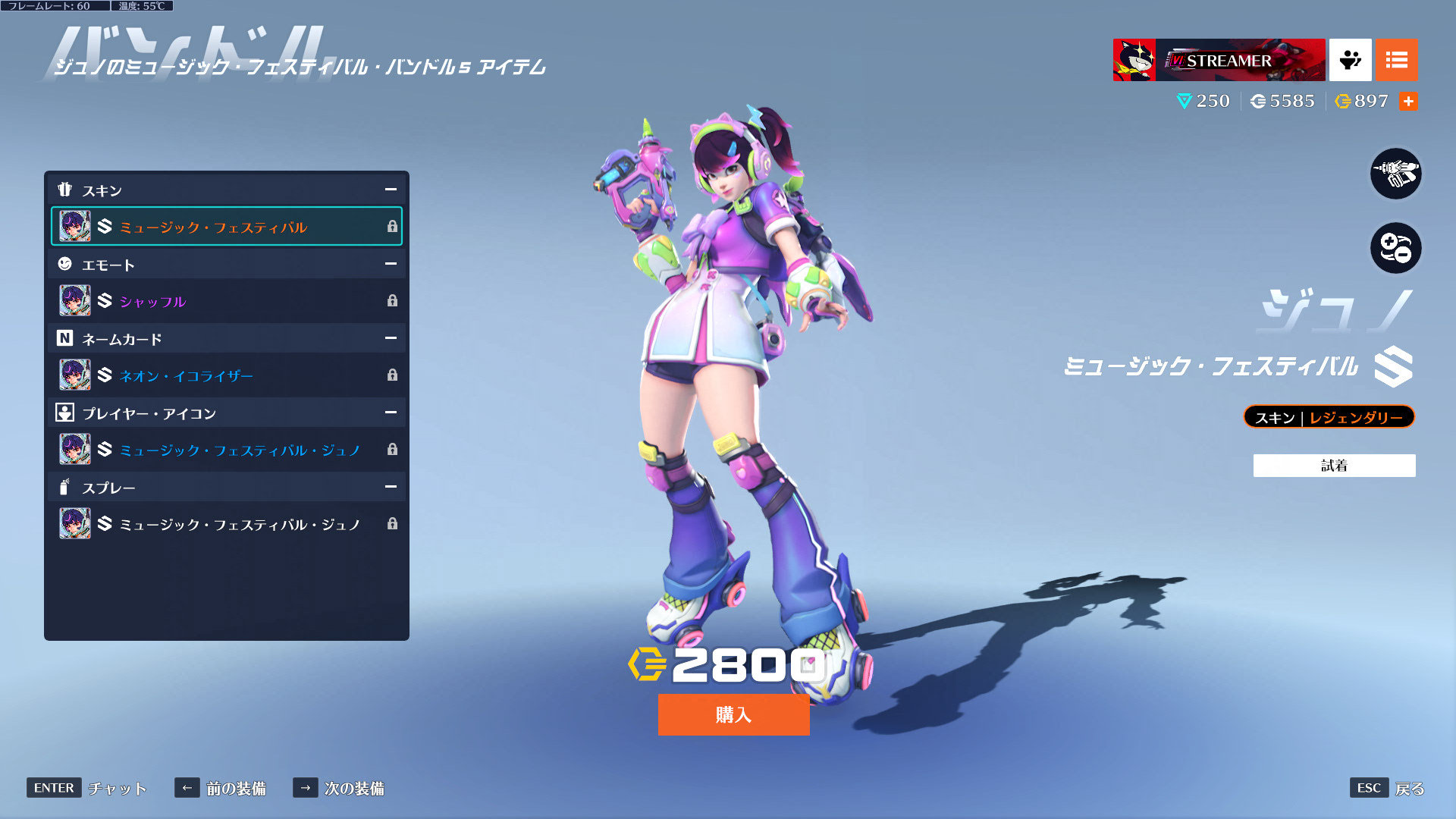Choose the ネオン・イコライザー name card row

pos(226,375)
